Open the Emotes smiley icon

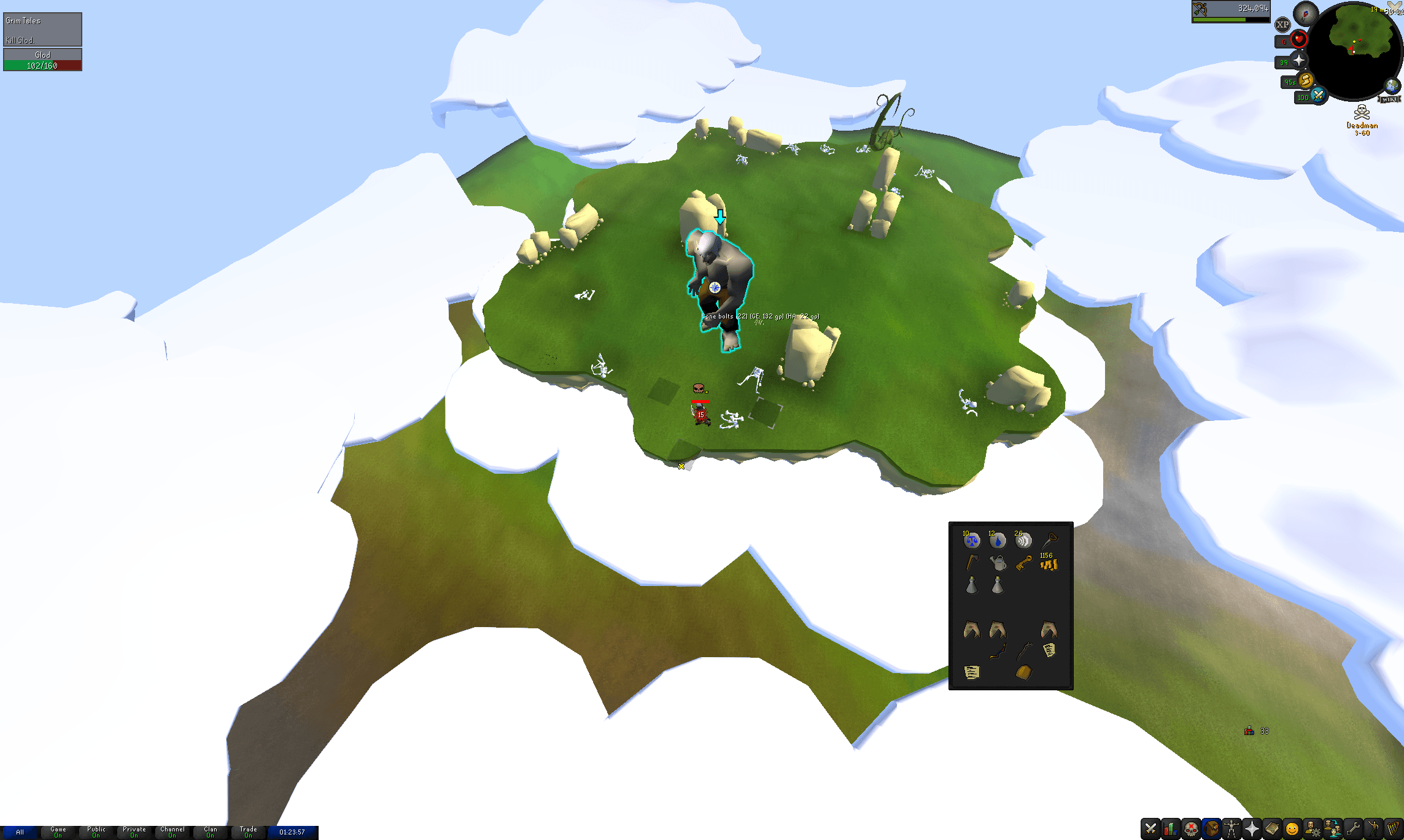[1291, 828]
